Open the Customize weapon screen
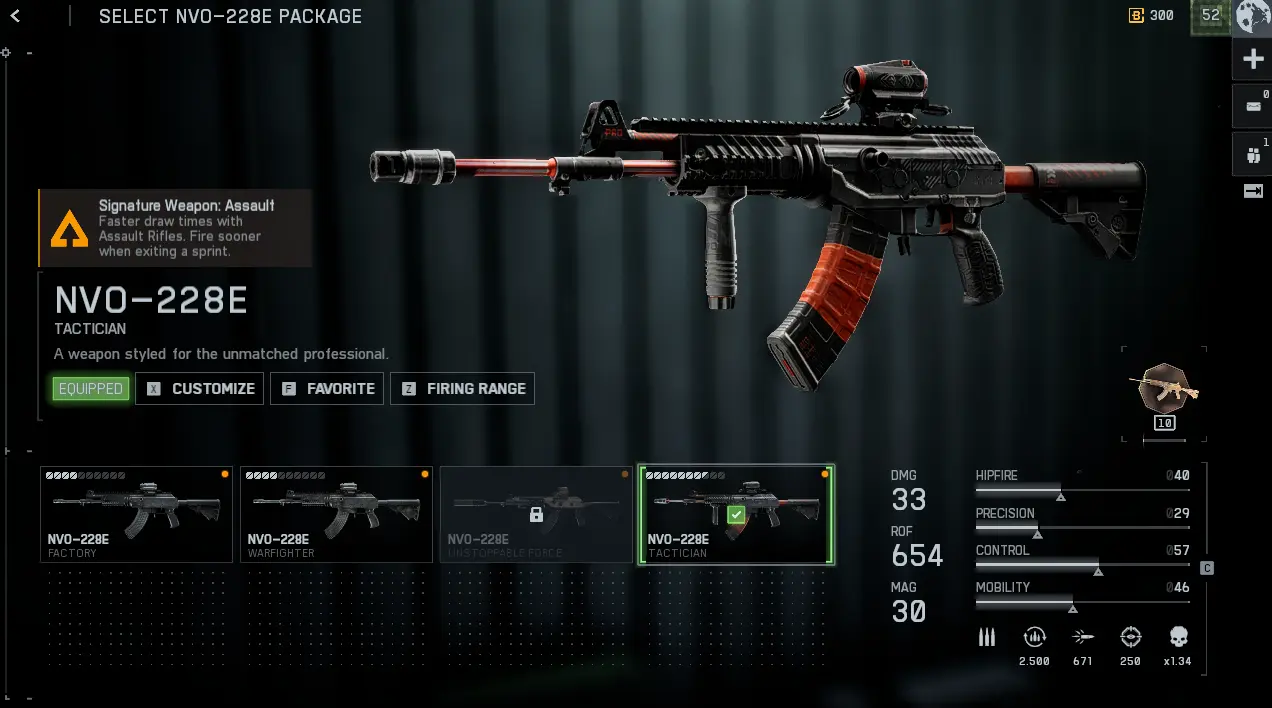Viewport: 1272px width, 708px height. click(200, 389)
